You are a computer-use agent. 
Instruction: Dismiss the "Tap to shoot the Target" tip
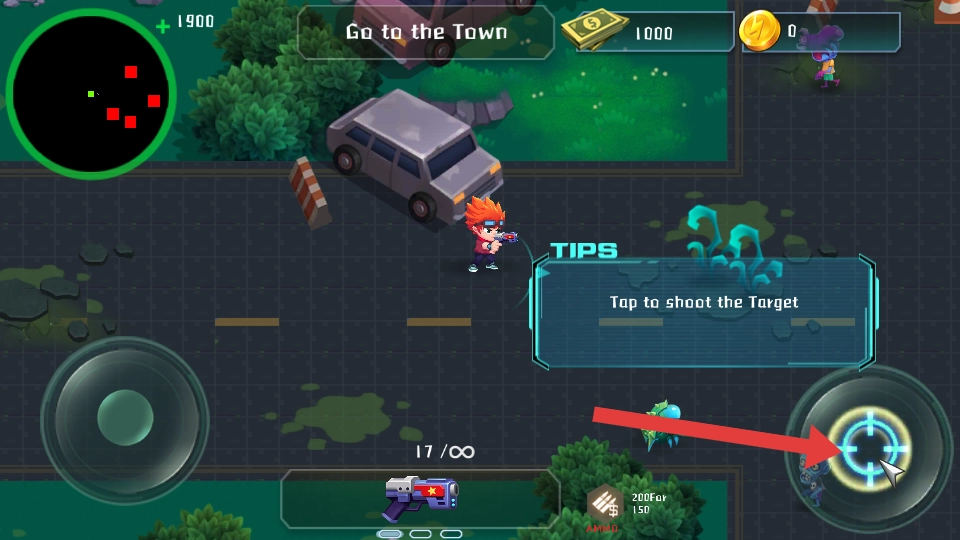pyautogui.click(x=705, y=302)
